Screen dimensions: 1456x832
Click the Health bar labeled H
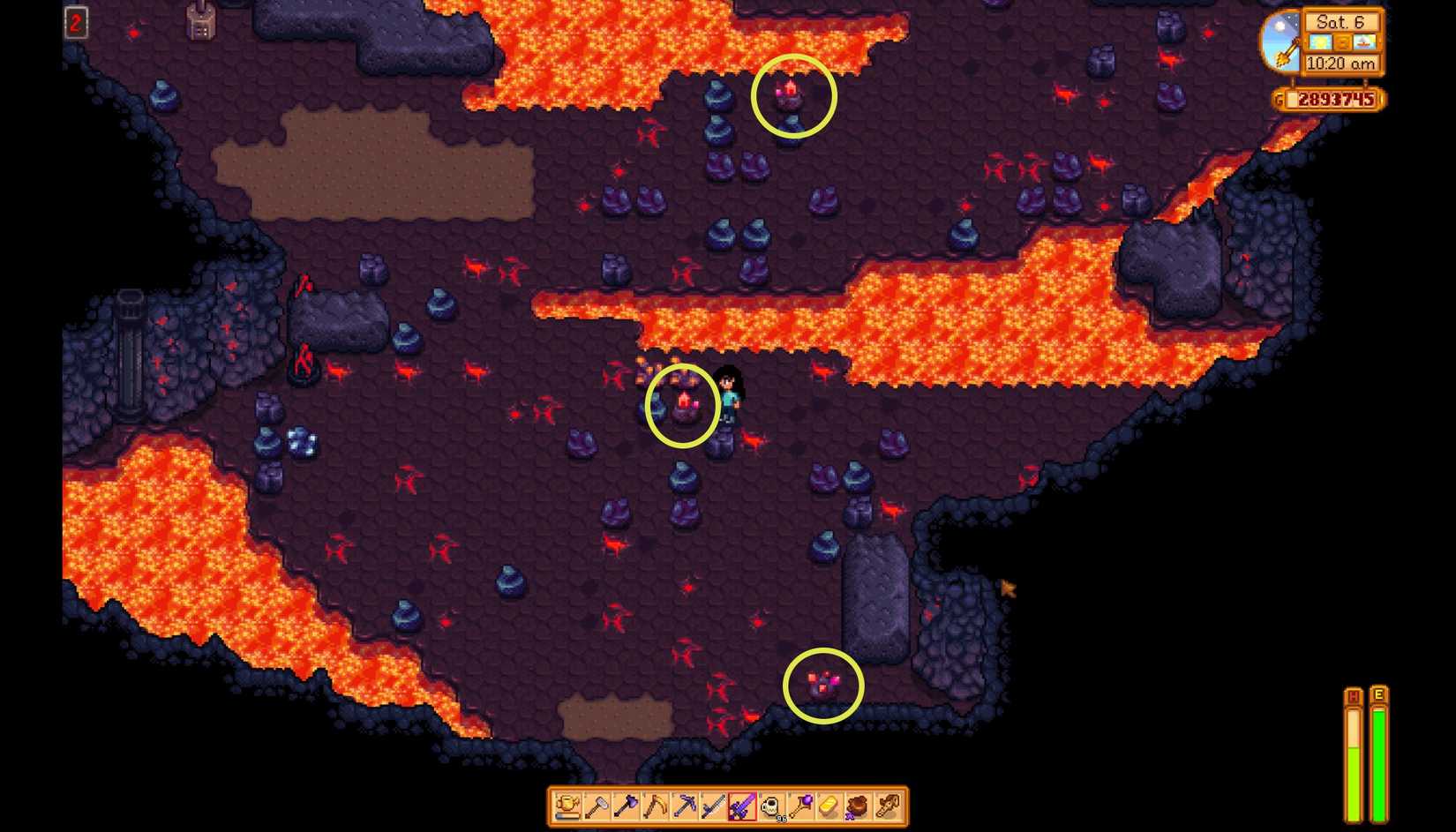pos(1354,754)
